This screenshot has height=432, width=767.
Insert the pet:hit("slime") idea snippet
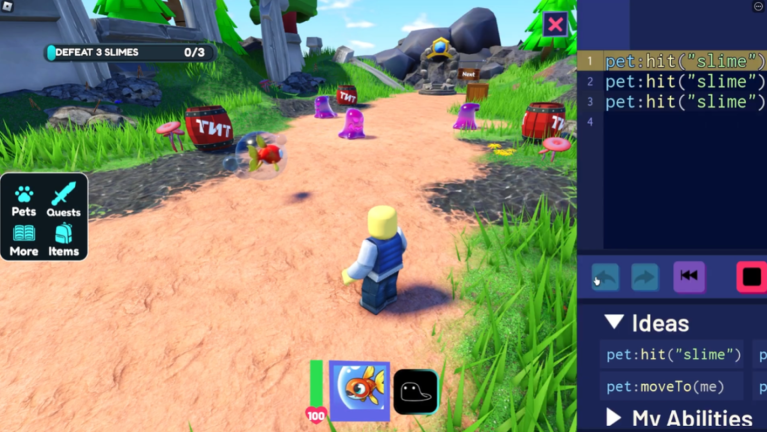(673, 354)
